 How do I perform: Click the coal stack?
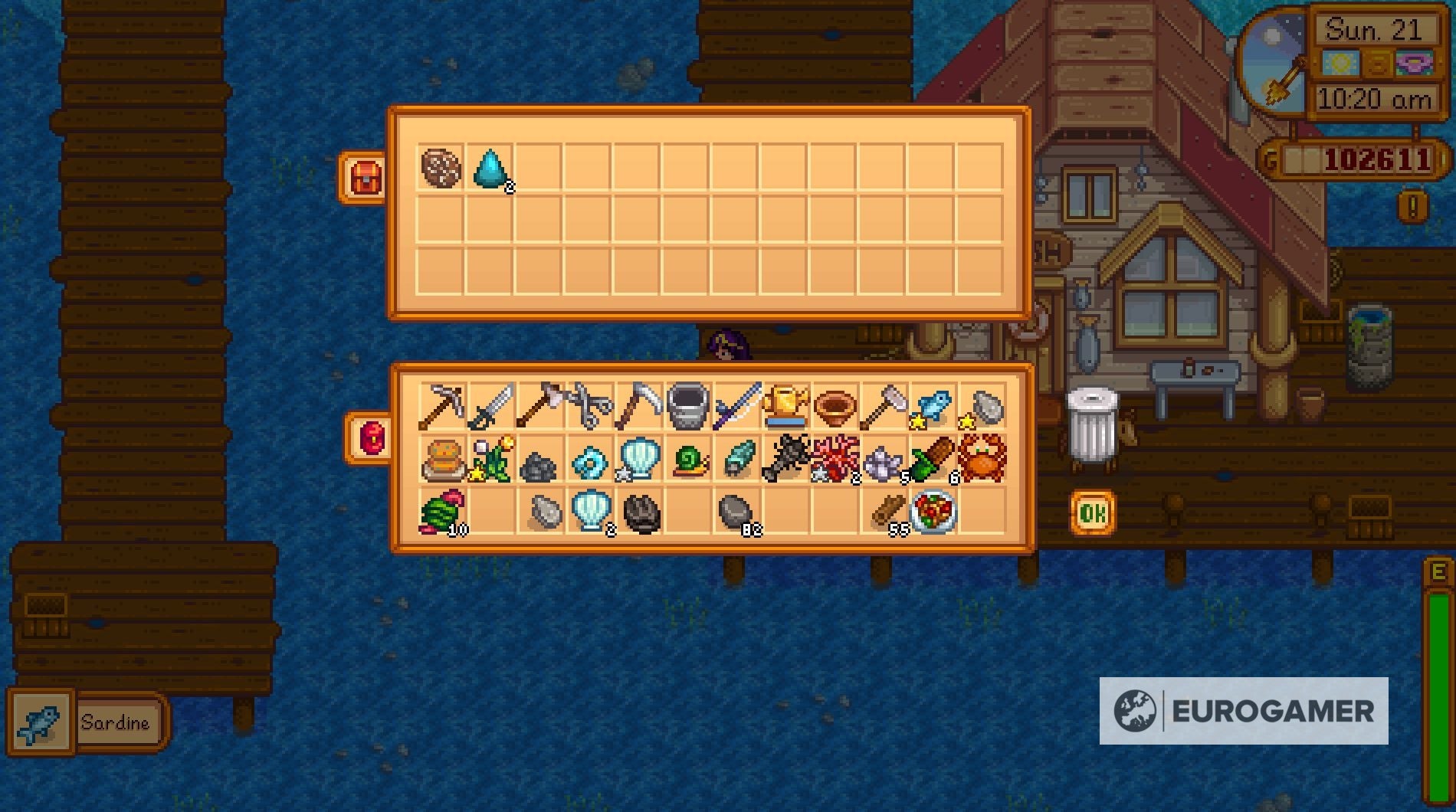[x=541, y=460]
